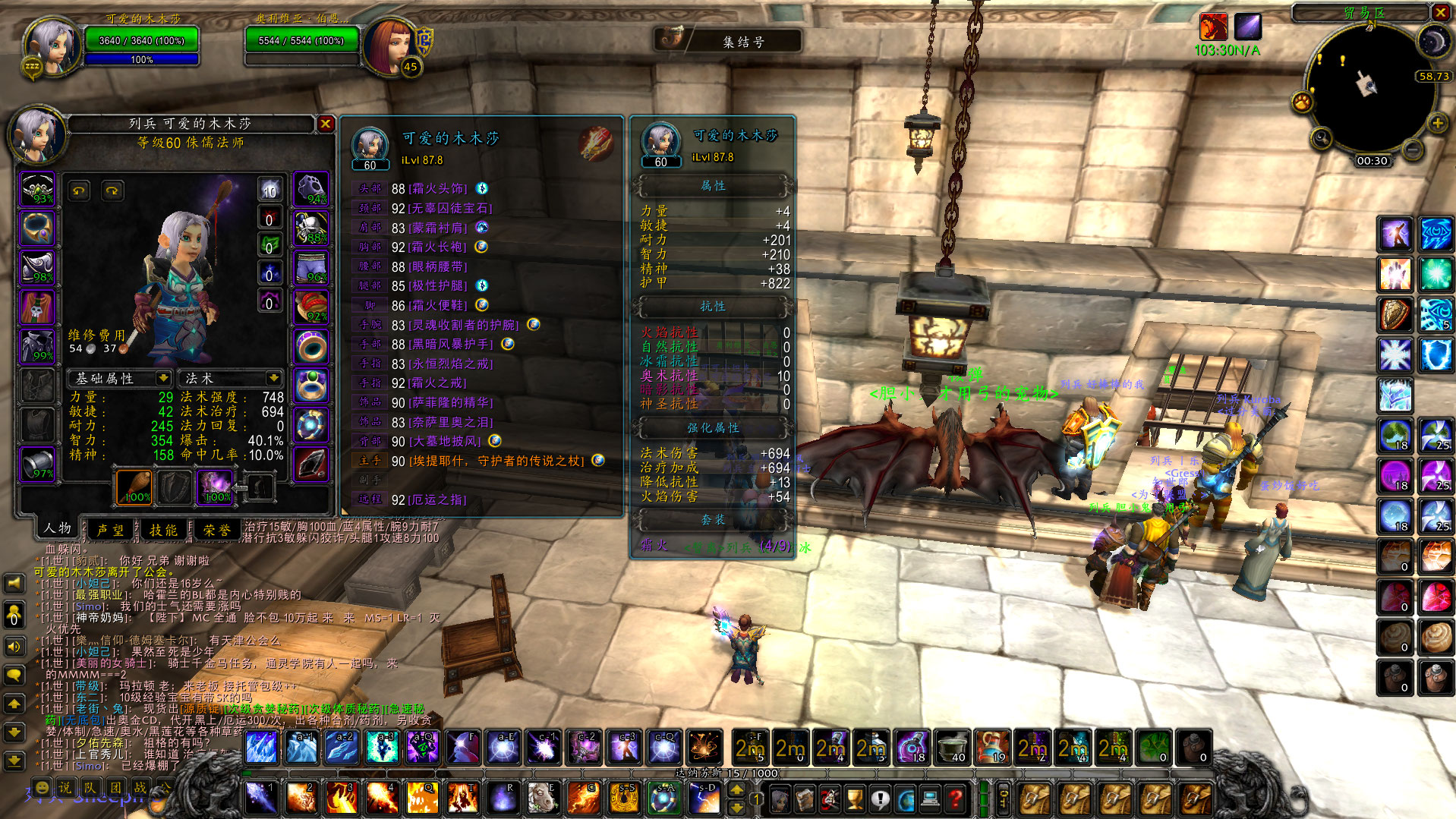Page the action bar up
The image size is (1456, 819).
[x=736, y=789]
